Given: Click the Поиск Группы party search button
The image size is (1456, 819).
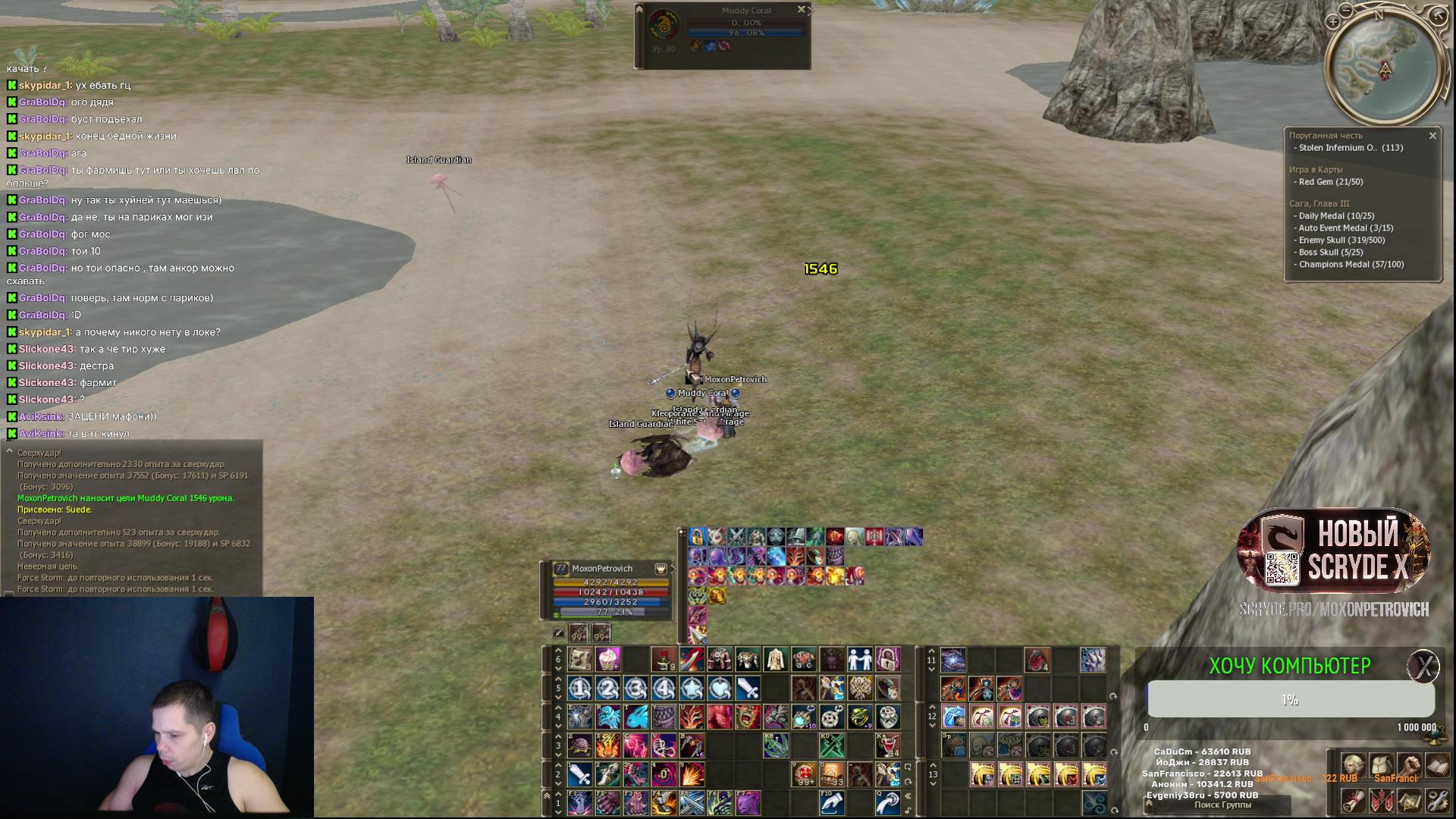Looking at the screenshot, I should (x=1222, y=805).
